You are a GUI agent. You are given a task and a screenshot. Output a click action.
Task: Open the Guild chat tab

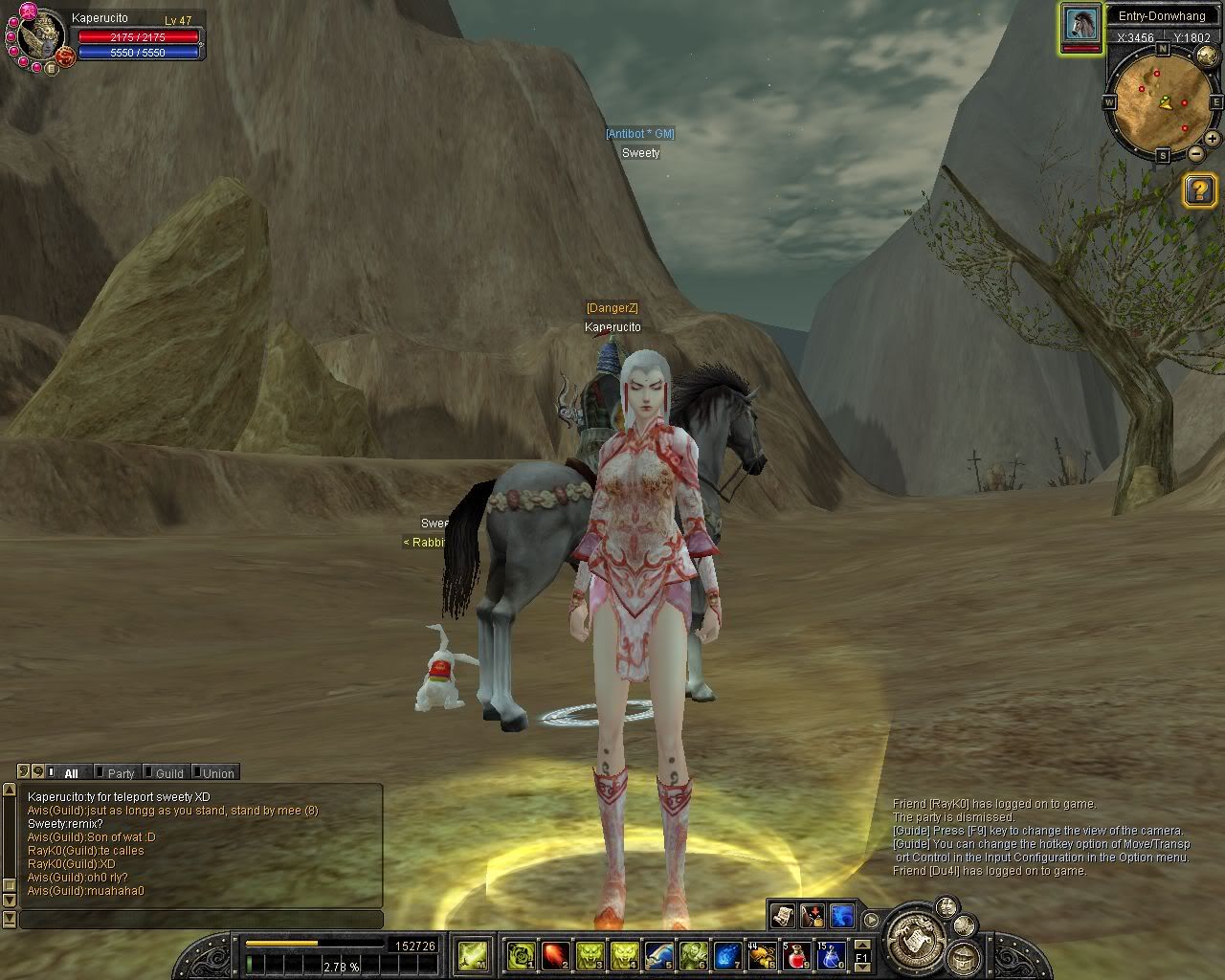click(169, 773)
